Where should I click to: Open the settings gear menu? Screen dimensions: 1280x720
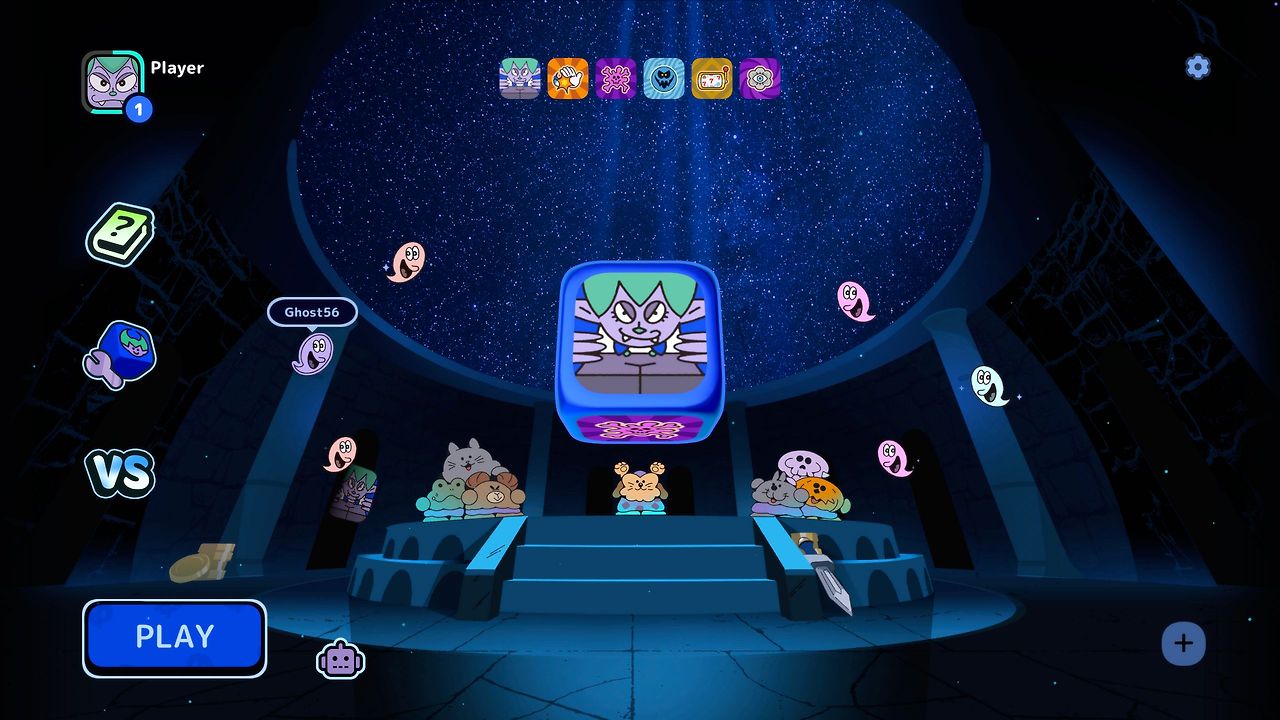(x=1196, y=67)
